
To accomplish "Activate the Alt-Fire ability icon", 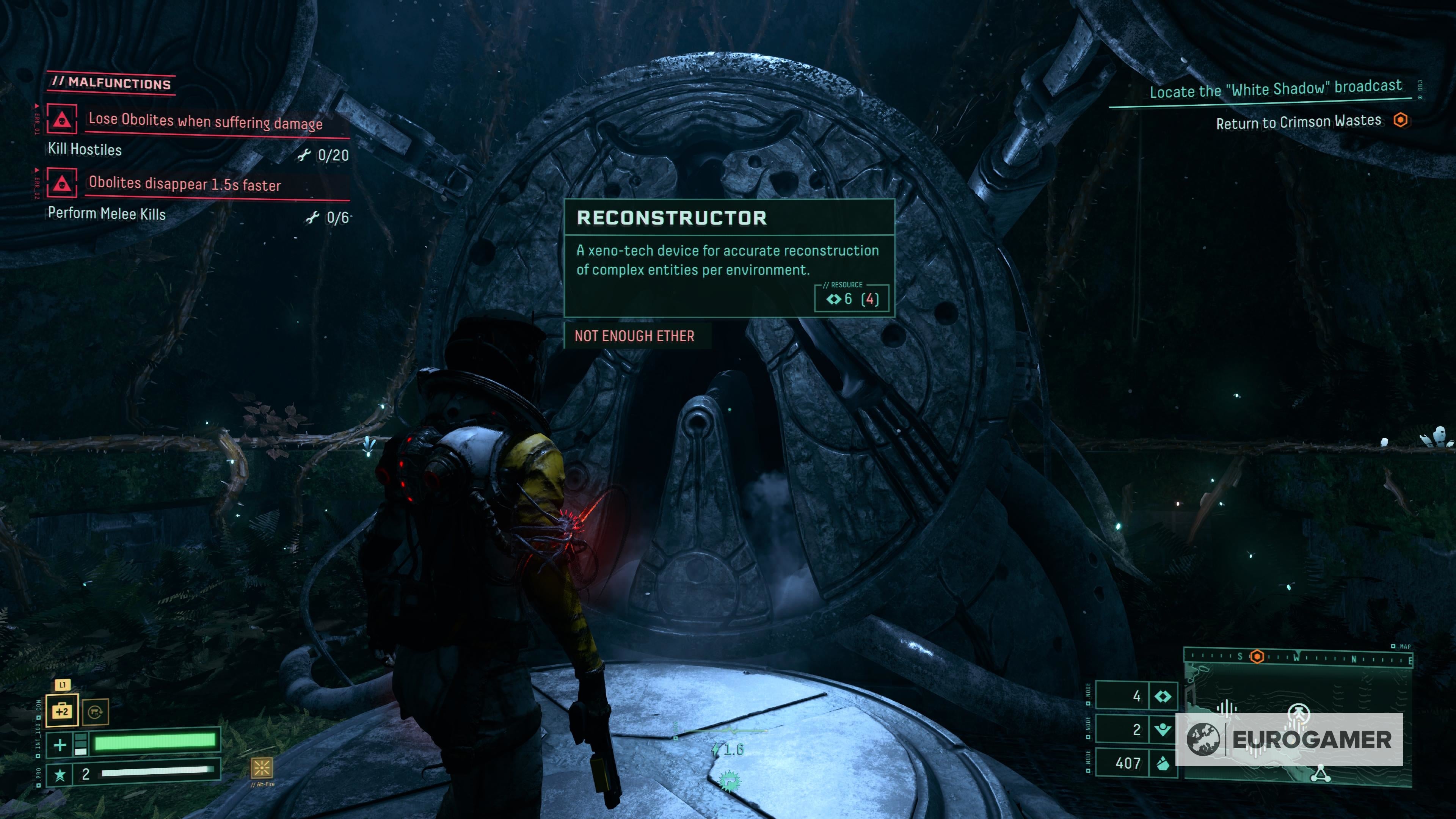I will 262,767.
